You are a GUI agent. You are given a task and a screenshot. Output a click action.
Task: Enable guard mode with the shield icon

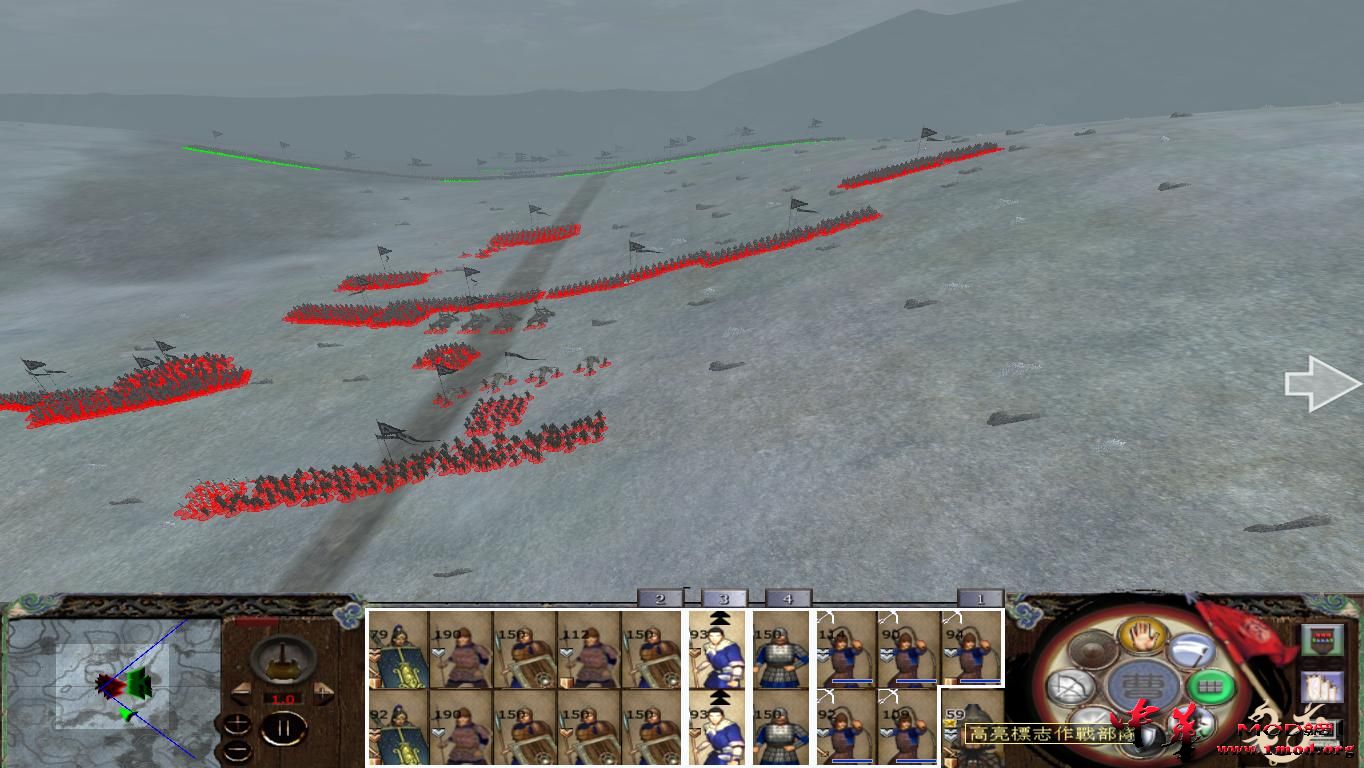coord(1146,734)
